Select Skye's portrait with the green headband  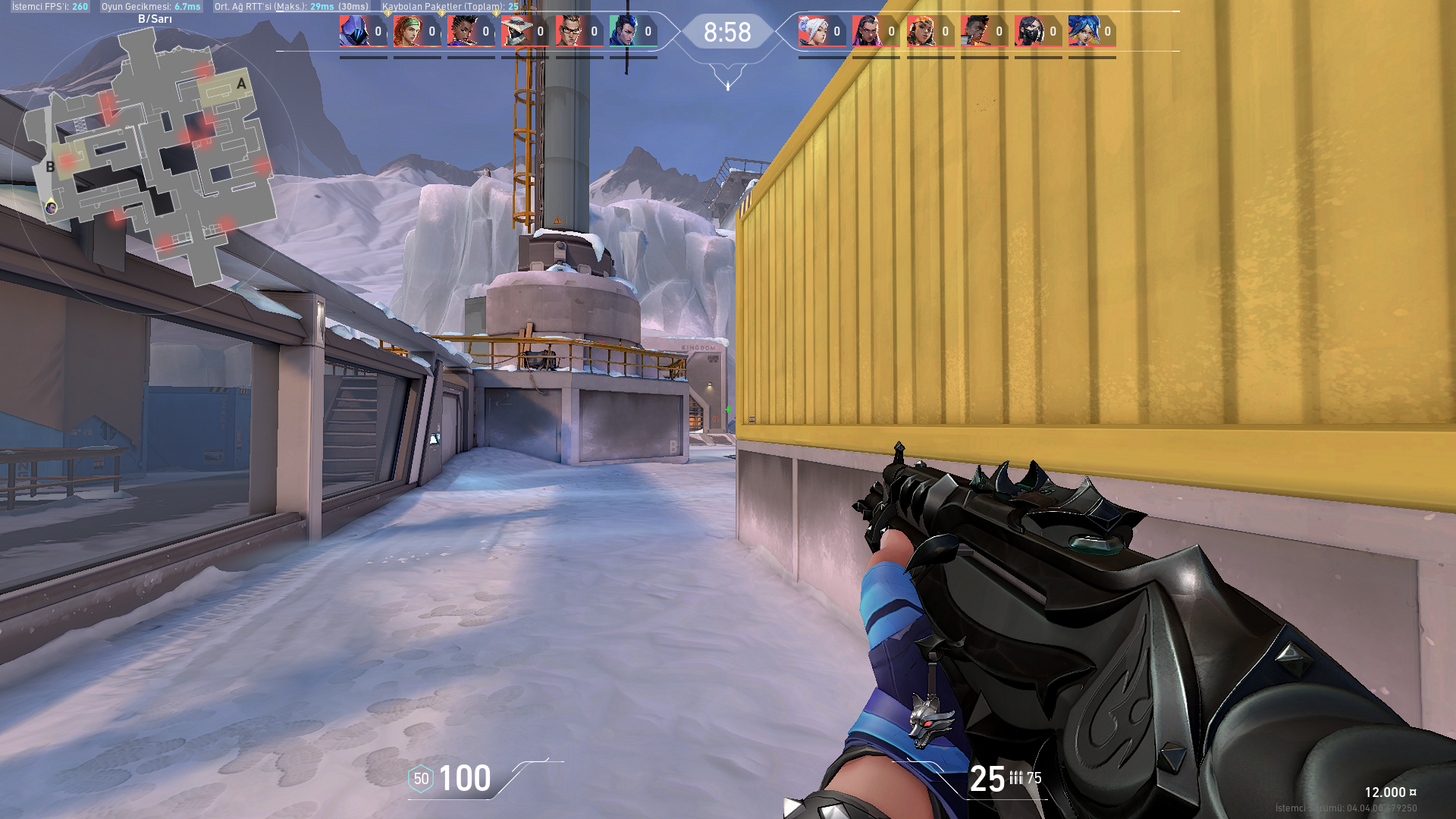point(408,31)
